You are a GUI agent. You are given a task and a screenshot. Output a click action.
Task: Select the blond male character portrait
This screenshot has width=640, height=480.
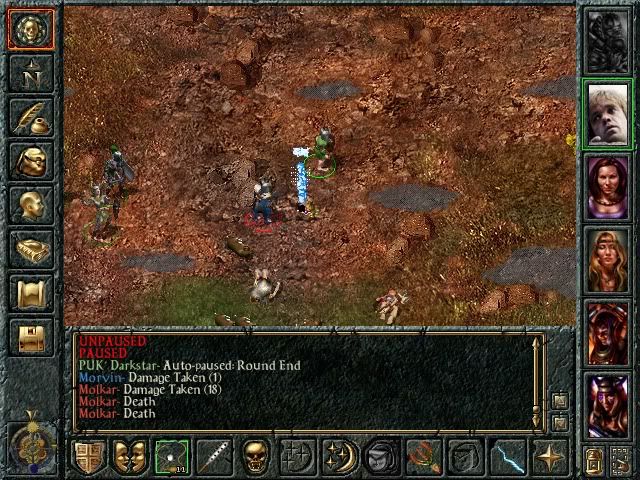608,113
